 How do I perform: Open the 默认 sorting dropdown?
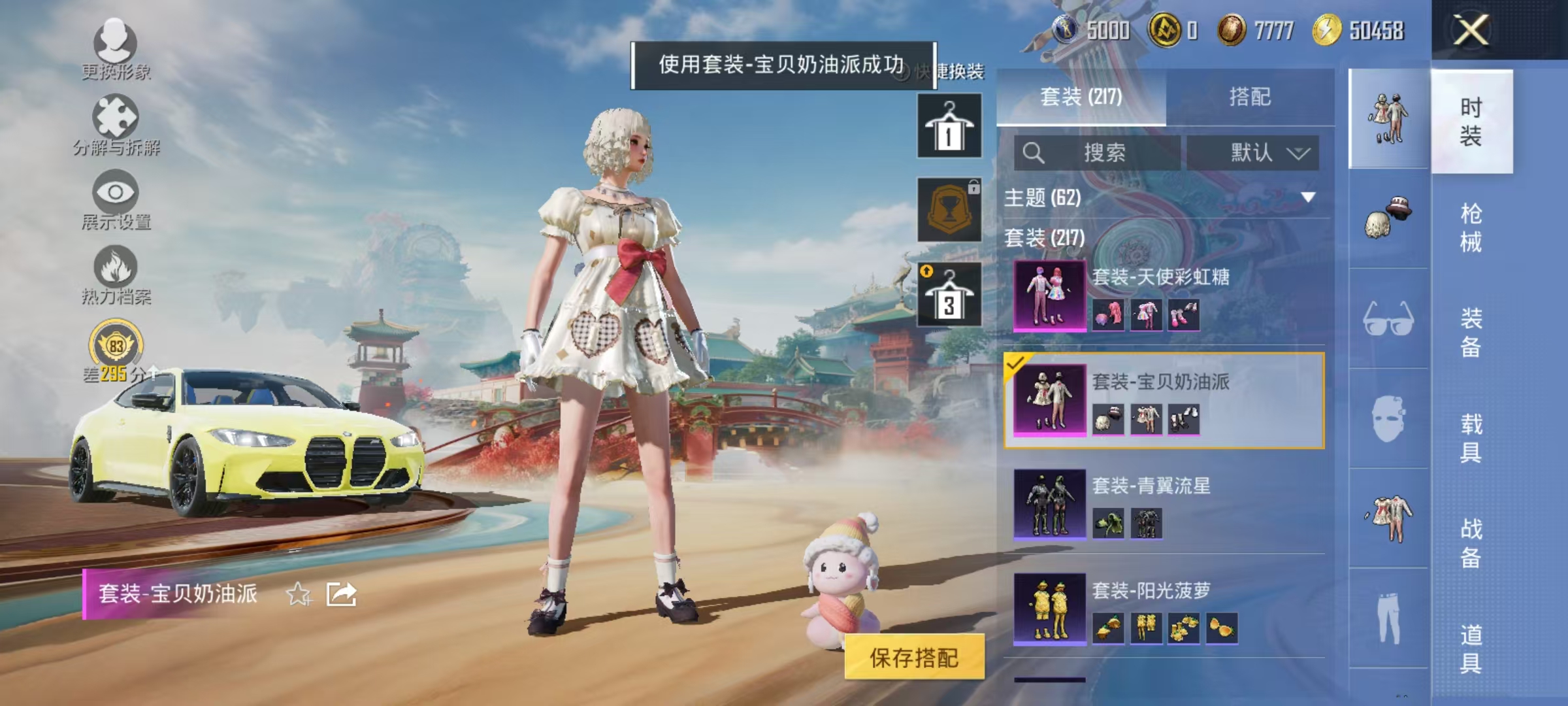(1253, 150)
